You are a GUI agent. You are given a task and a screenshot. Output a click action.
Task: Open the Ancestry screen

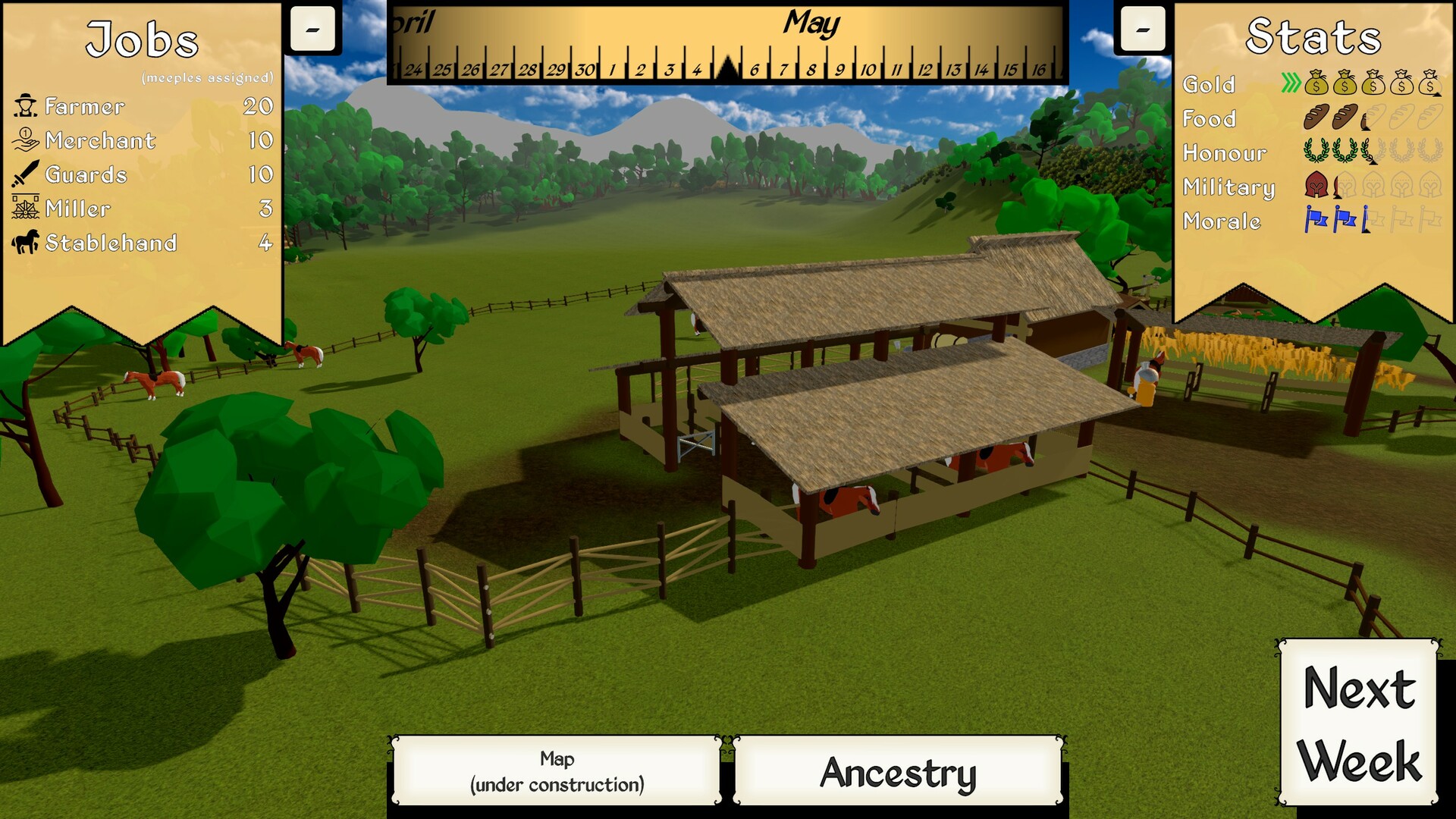[x=898, y=772]
